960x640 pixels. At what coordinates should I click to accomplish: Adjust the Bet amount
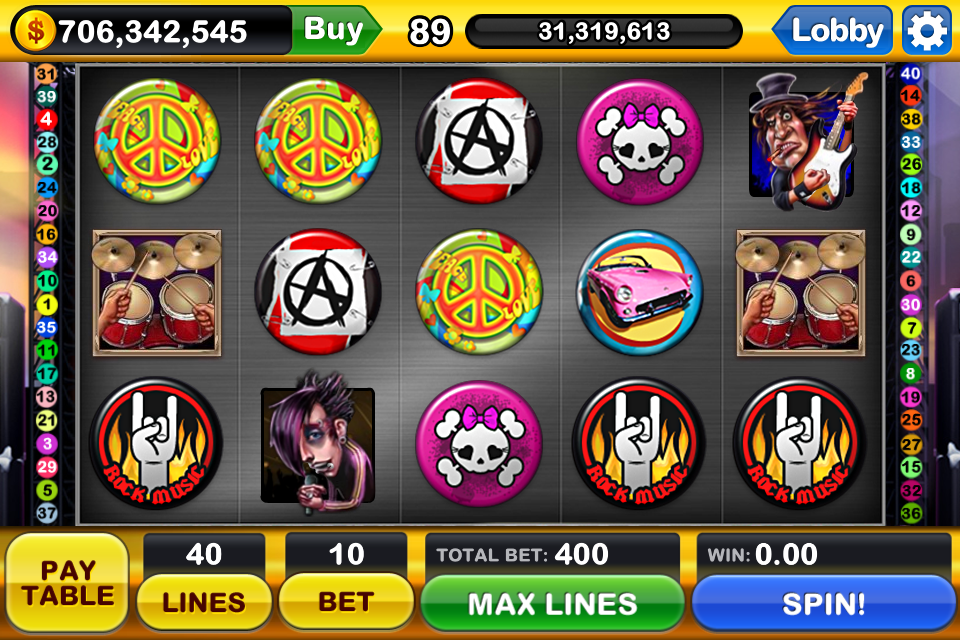pyautogui.click(x=345, y=602)
